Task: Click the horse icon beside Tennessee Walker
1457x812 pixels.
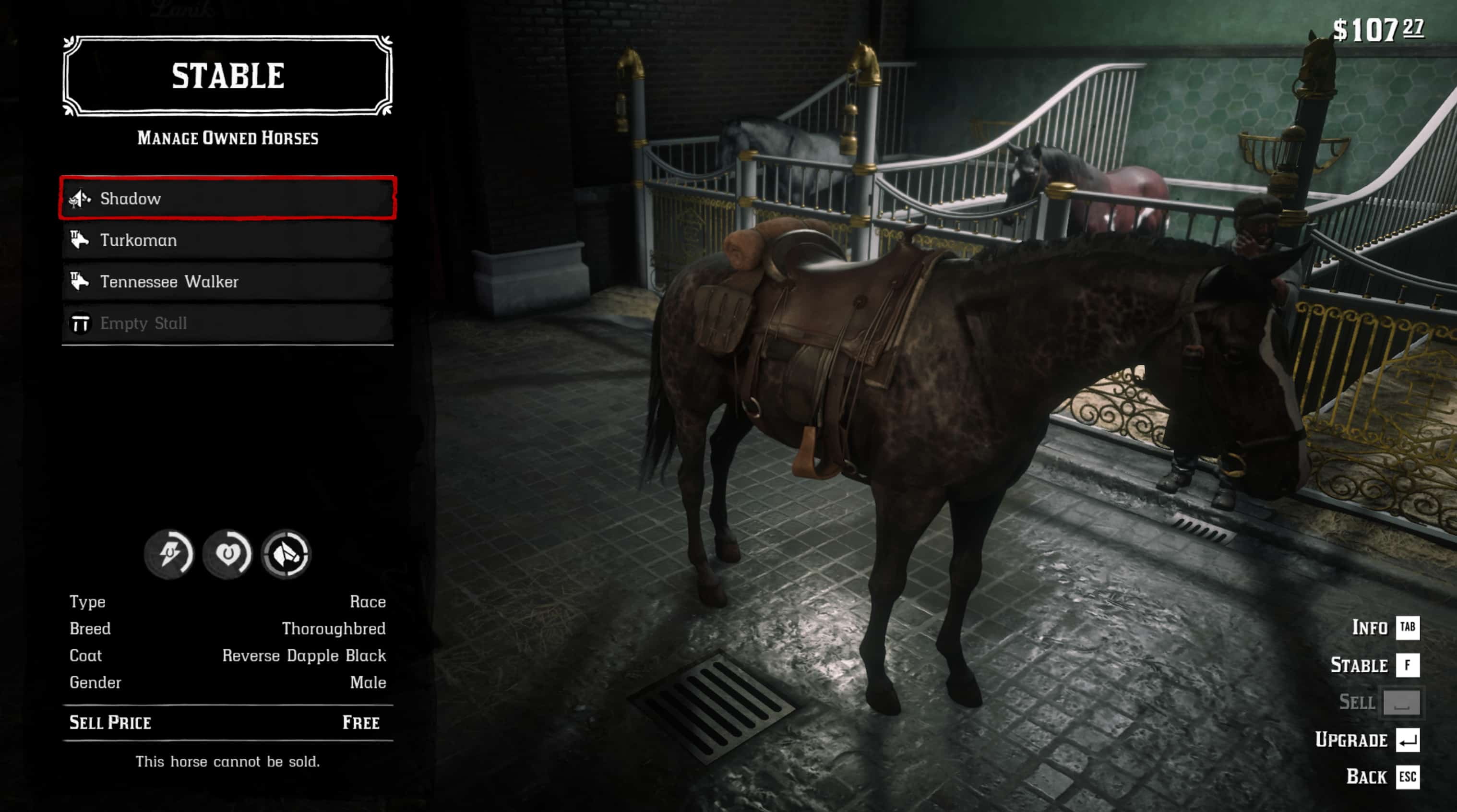Action: point(81,281)
